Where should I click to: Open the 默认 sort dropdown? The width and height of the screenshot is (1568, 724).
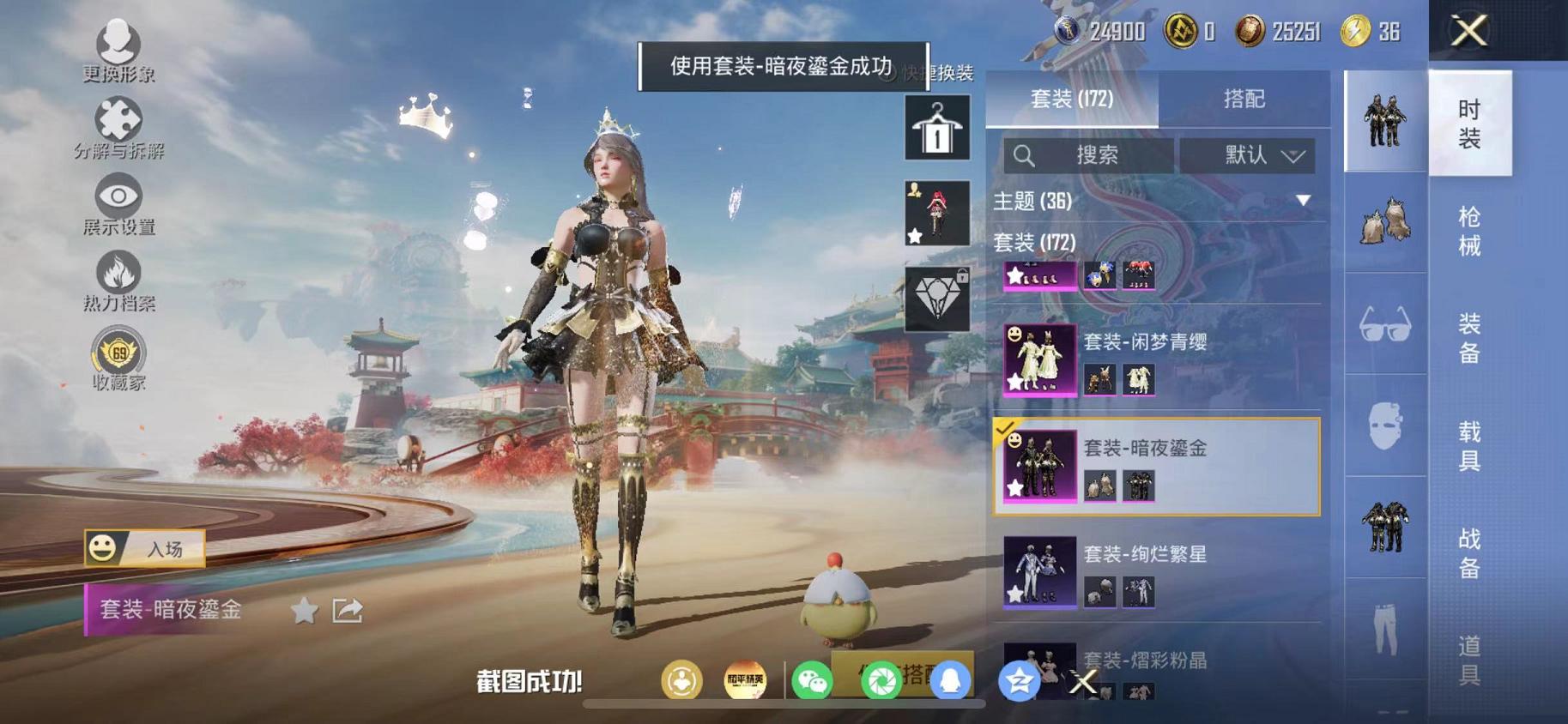point(1249,155)
